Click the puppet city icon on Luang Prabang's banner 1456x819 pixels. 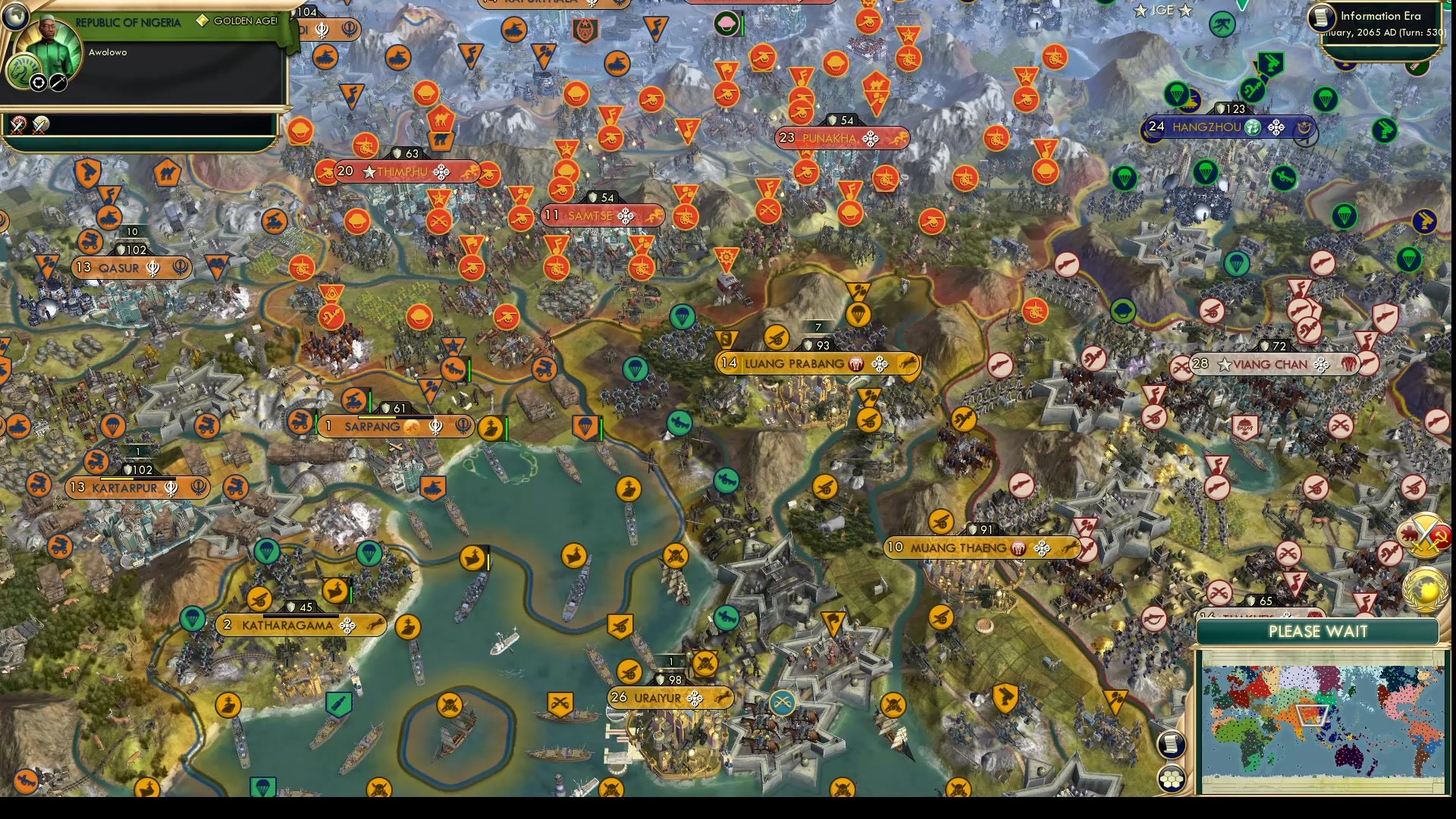tap(855, 364)
